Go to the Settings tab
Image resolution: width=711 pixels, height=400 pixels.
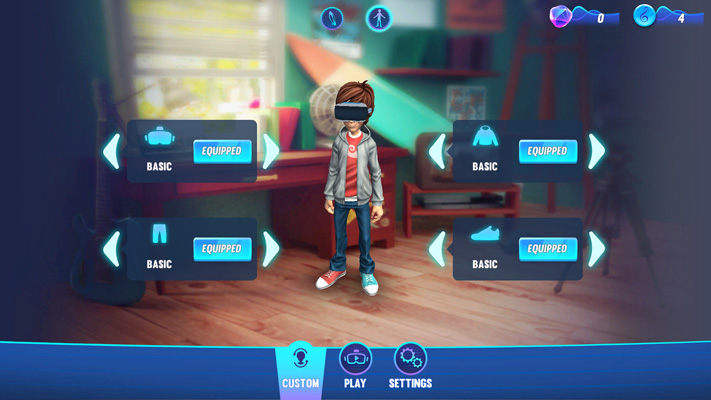[410, 368]
